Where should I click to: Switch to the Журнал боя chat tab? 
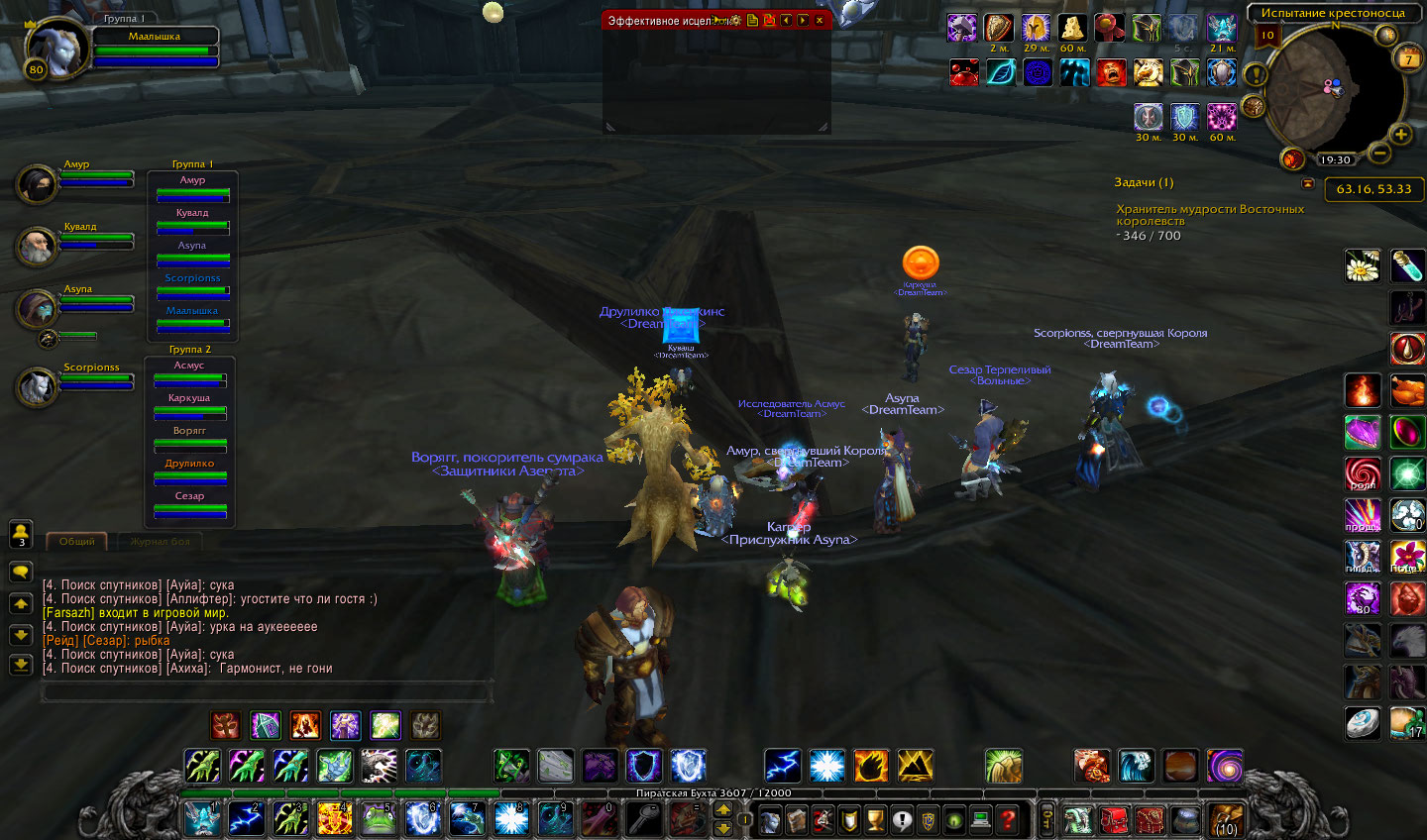point(160,541)
